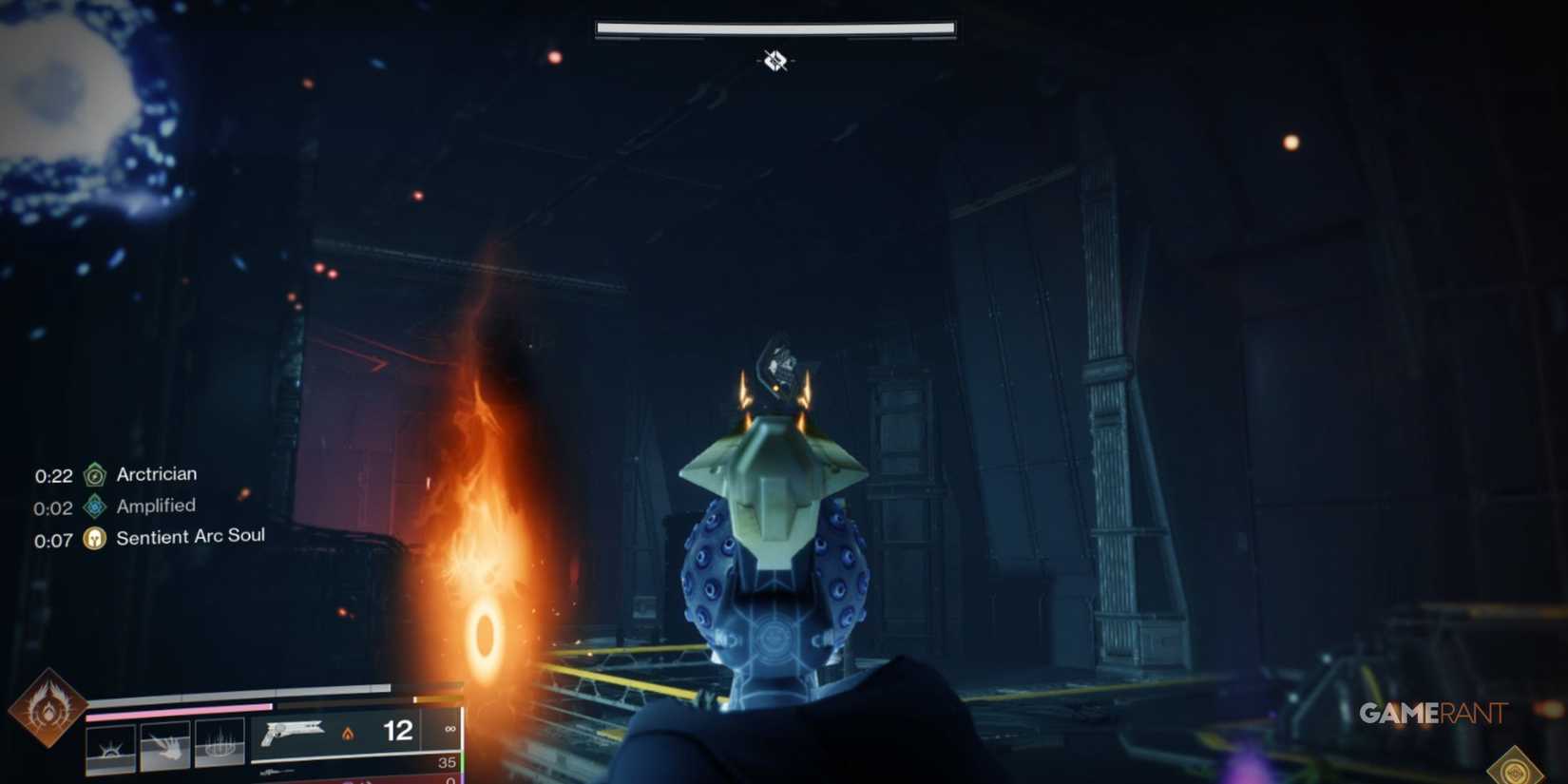The height and width of the screenshot is (784, 1568).
Task: Click the hand cannon weapon silhouette
Action: tap(291, 733)
